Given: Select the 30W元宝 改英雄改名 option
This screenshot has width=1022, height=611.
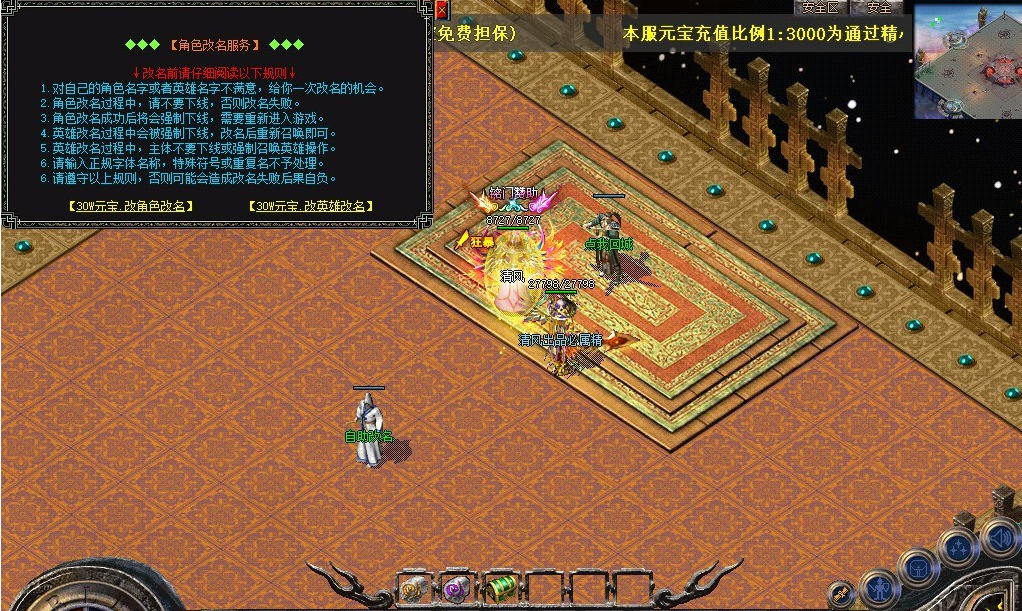Looking at the screenshot, I should [311, 206].
